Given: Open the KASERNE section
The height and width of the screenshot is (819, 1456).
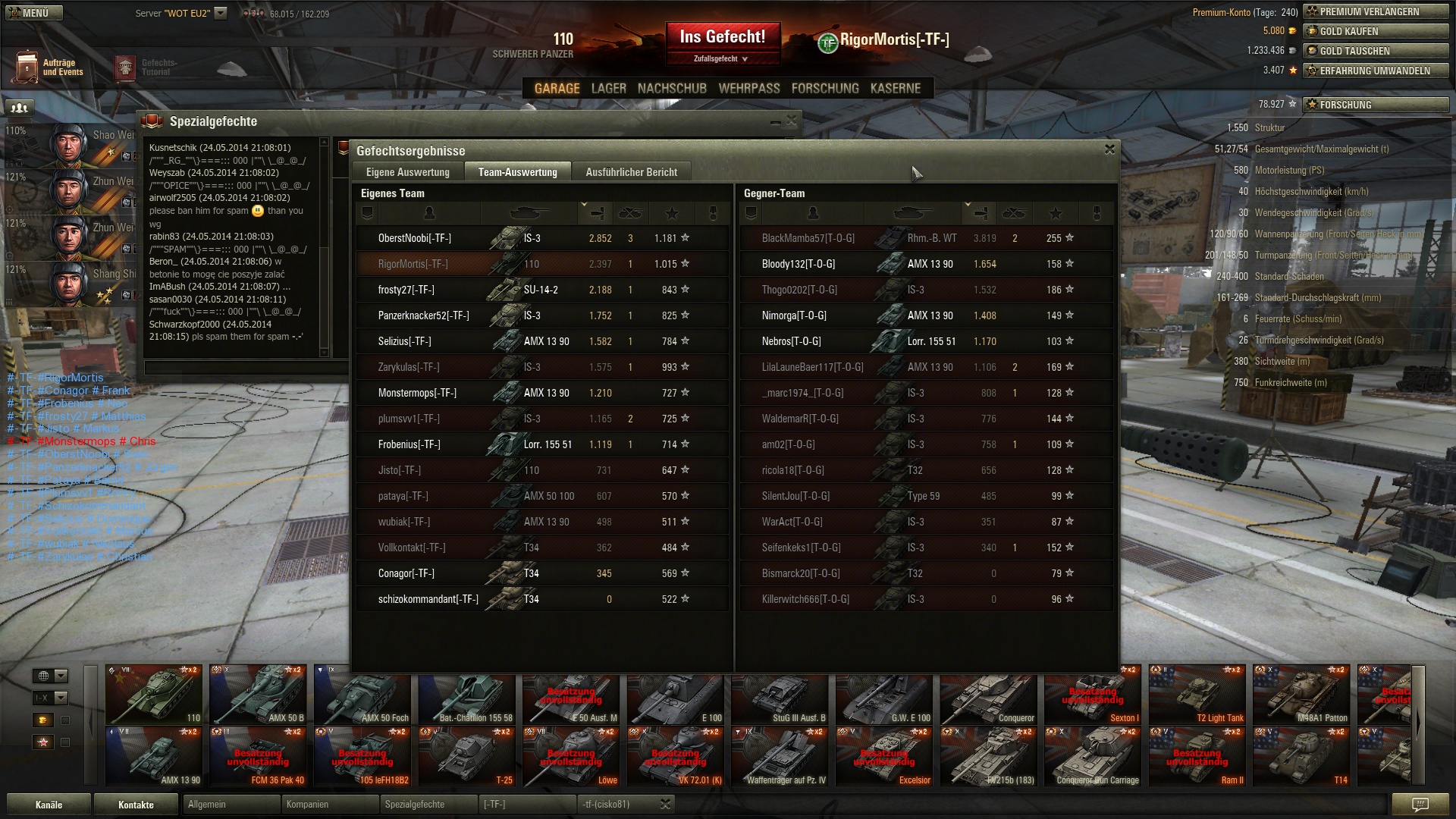Looking at the screenshot, I should [x=895, y=89].
